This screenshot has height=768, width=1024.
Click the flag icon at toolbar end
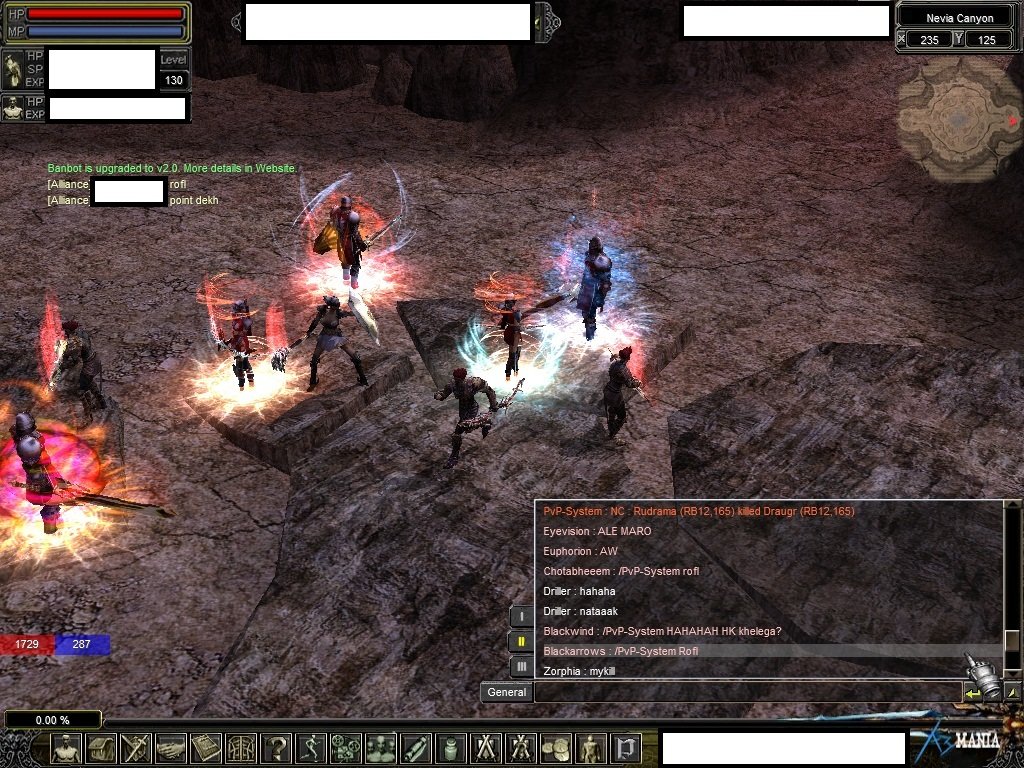pyautogui.click(x=626, y=747)
